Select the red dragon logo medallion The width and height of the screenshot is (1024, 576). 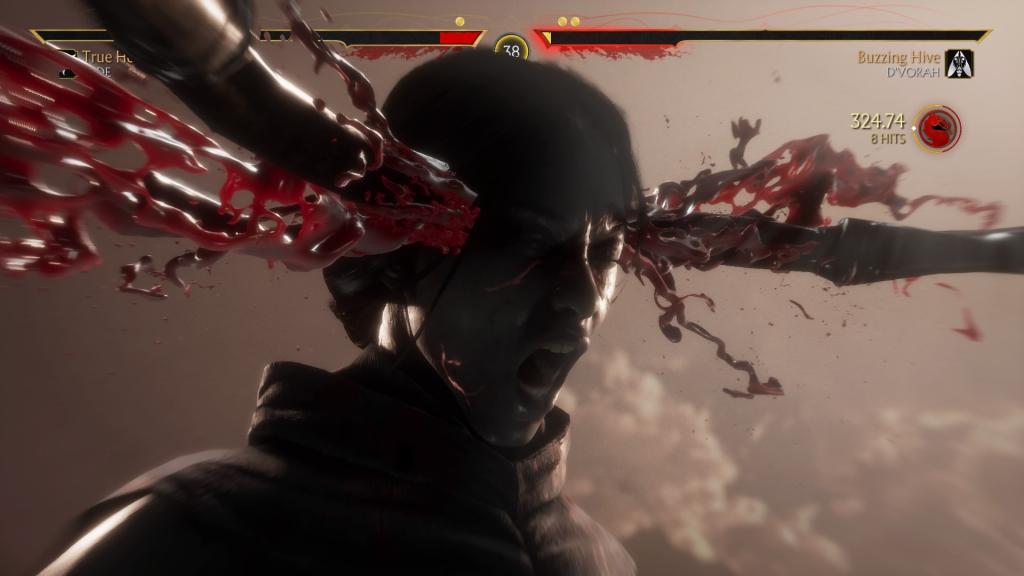tap(938, 128)
